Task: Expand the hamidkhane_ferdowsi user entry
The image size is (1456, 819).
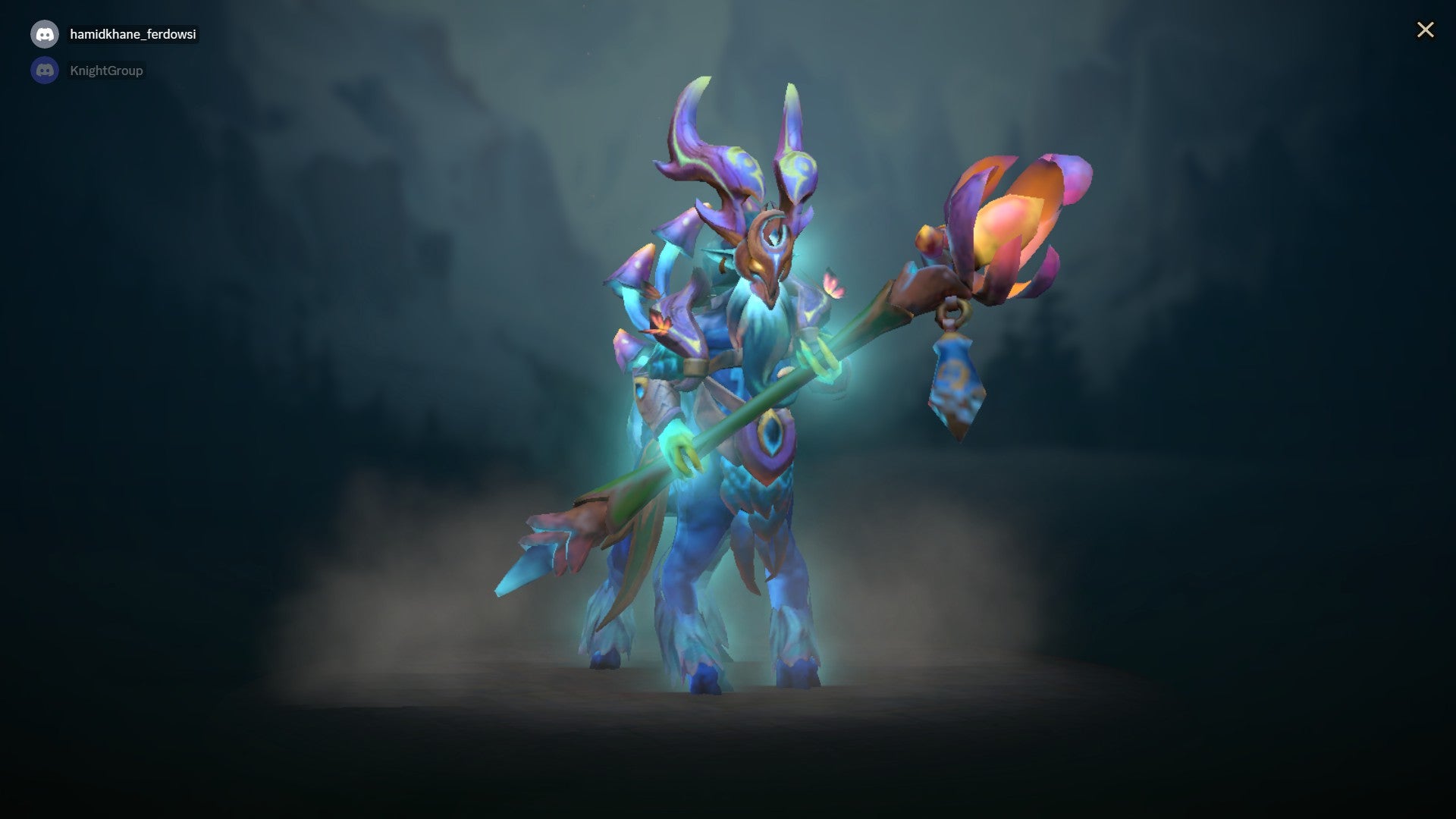Action: tap(130, 33)
